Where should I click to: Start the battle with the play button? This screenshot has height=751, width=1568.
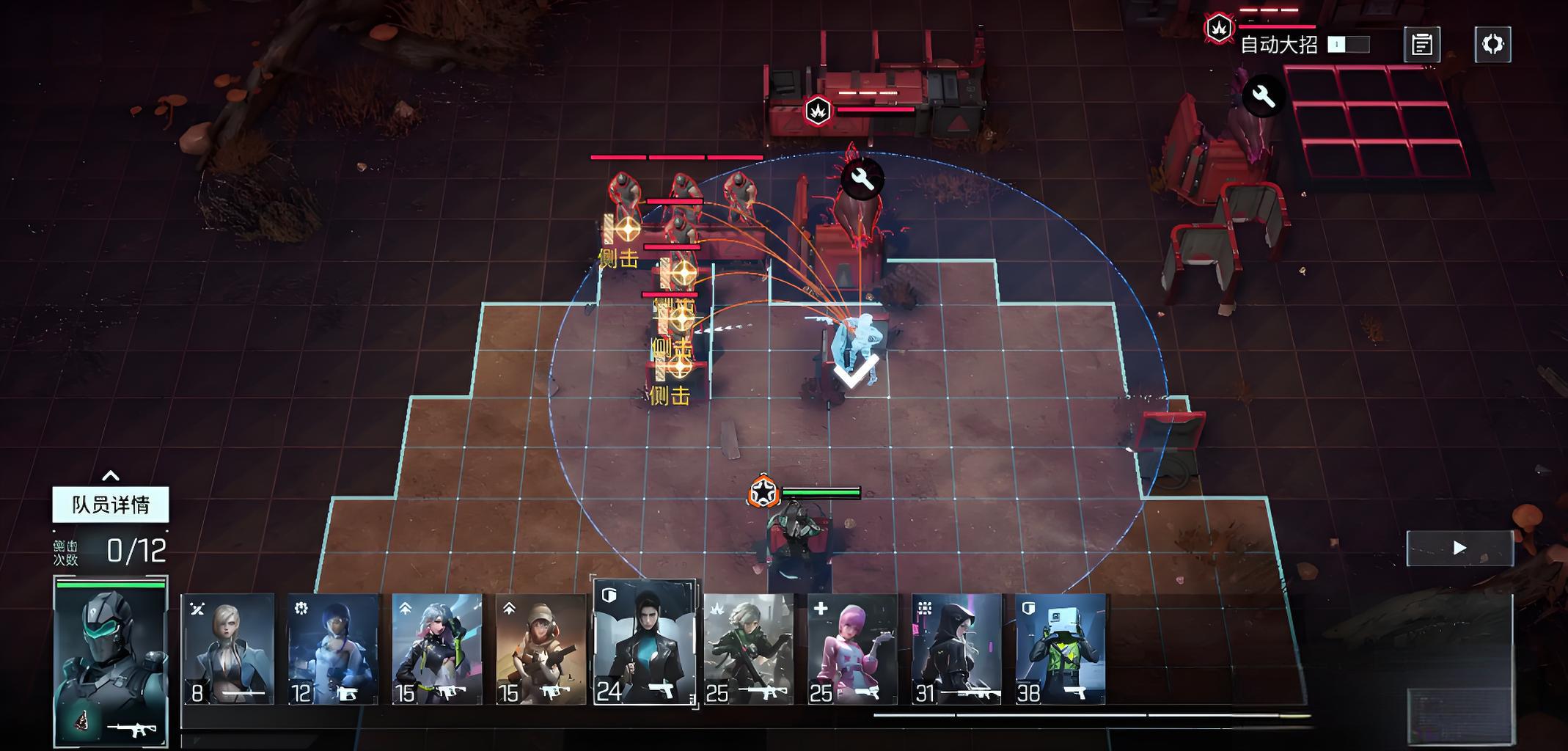1459,548
